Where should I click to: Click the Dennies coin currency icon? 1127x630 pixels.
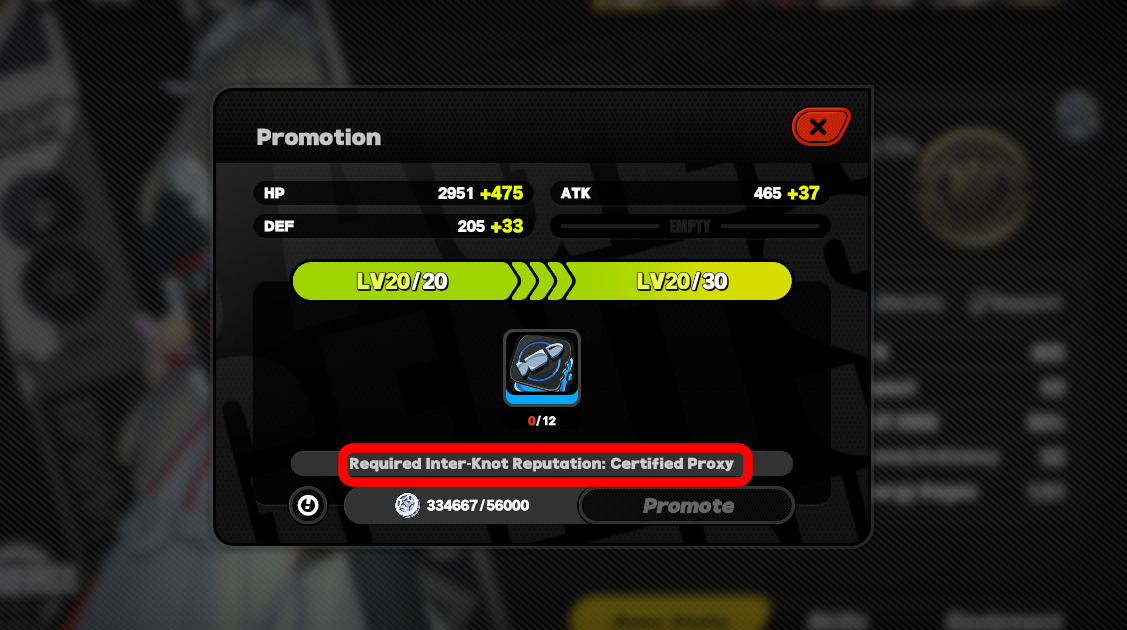click(407, 506)
